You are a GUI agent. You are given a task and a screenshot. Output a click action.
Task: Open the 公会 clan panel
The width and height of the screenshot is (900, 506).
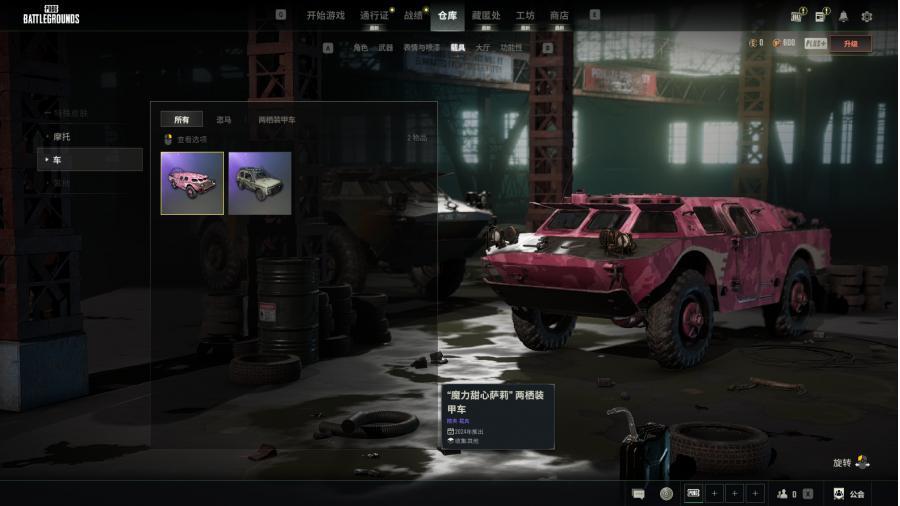pos(849,494)
